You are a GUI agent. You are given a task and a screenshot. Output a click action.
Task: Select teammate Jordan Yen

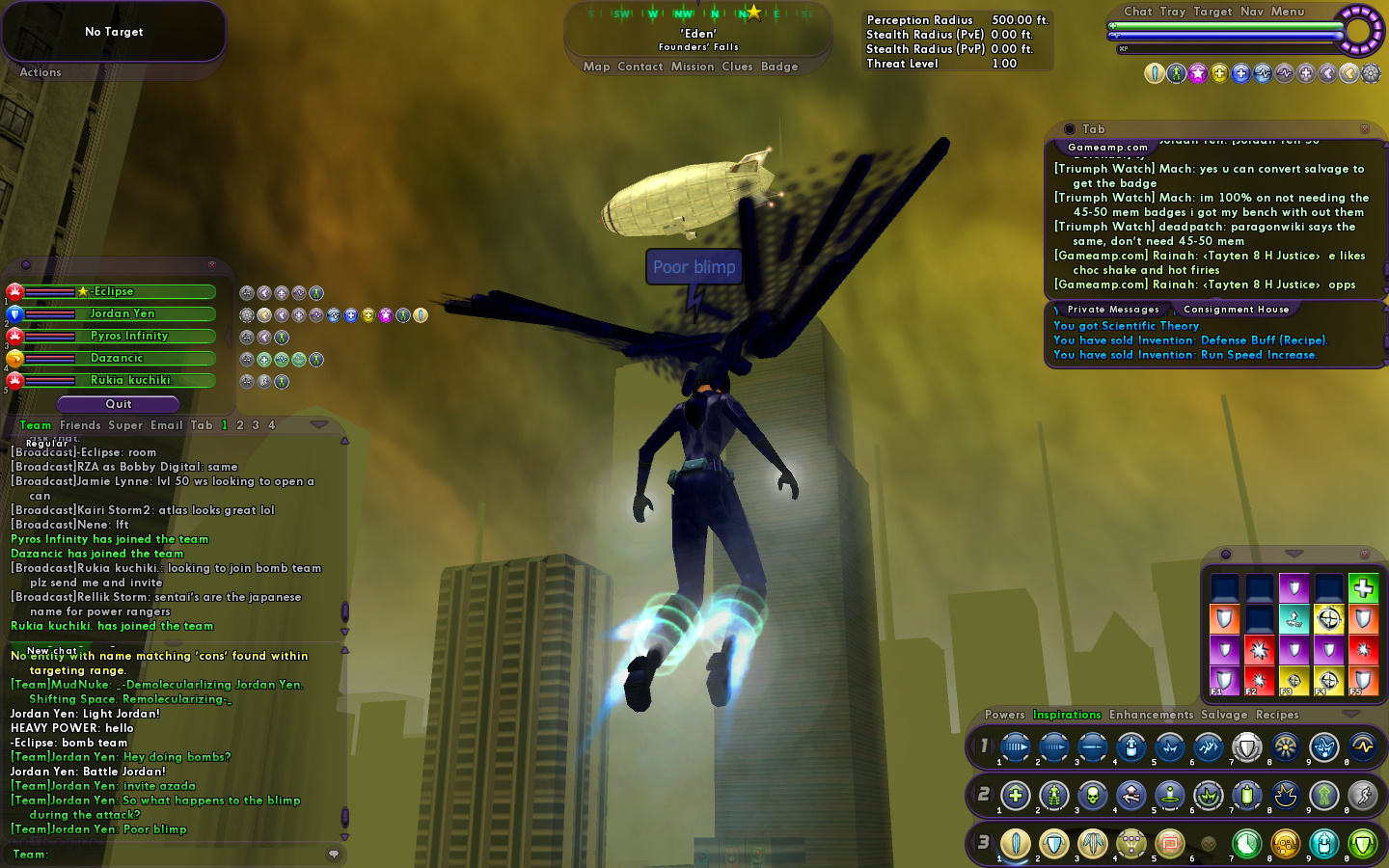coord(122,313)
